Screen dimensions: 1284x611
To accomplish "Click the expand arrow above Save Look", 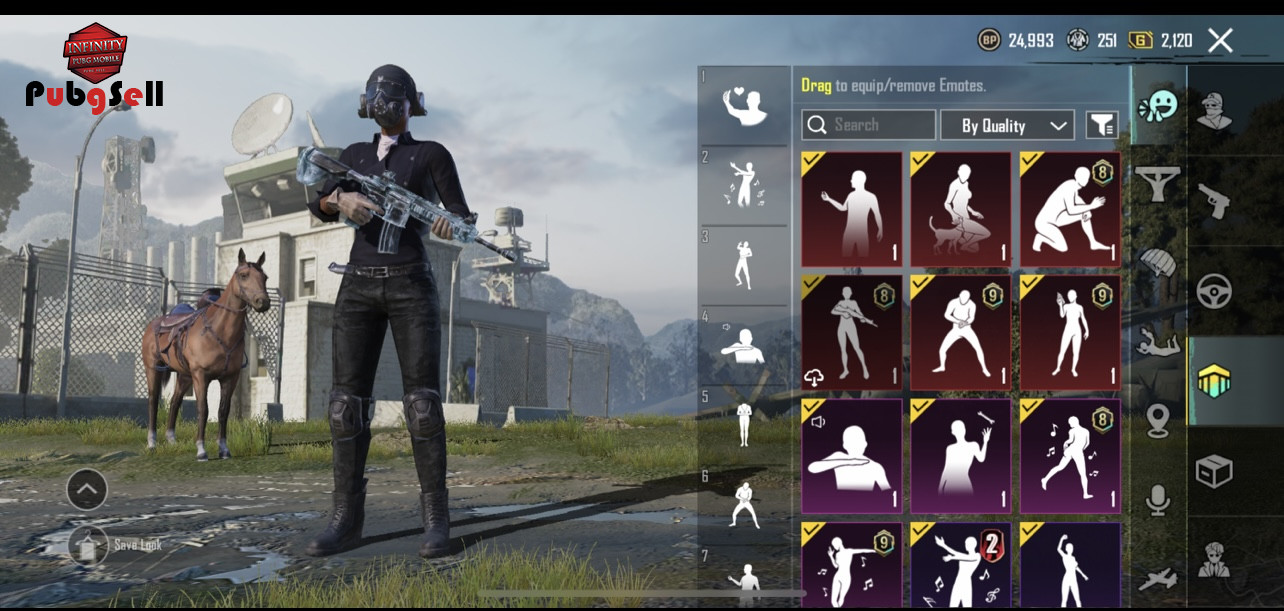I will tap(87, 489).
